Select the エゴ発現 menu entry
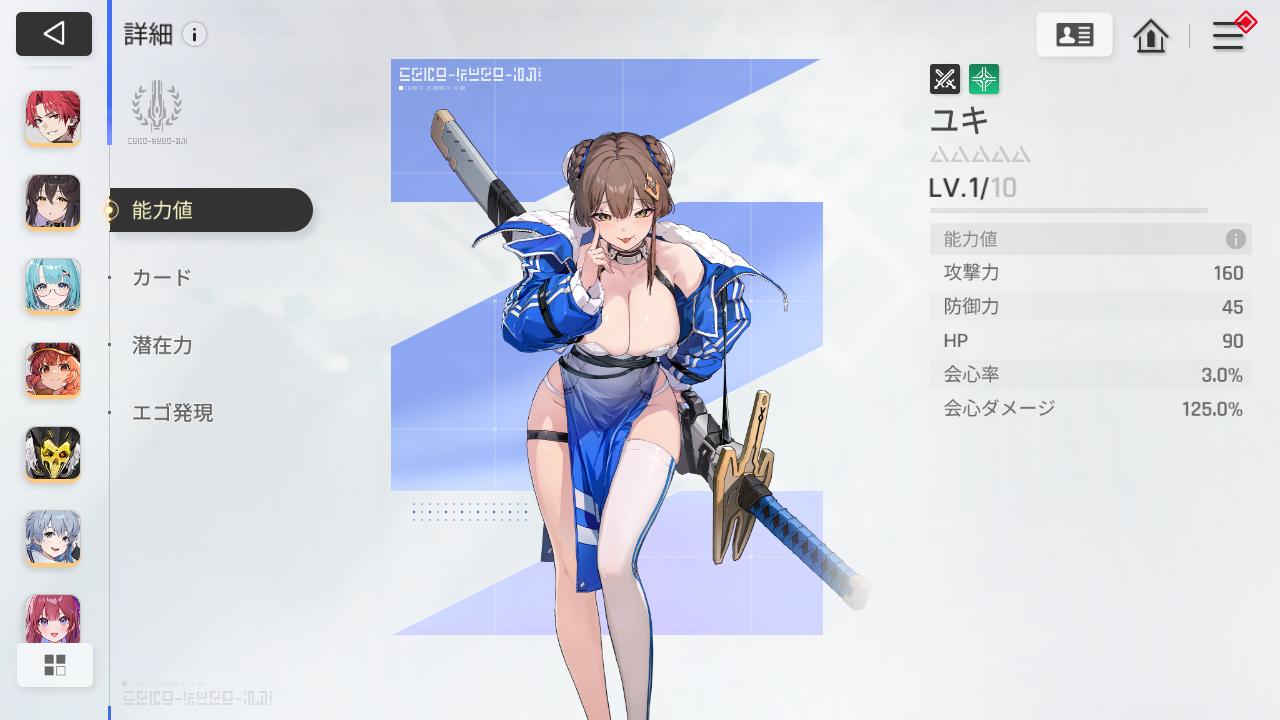Screen dimensions: 1280x720 172,412
